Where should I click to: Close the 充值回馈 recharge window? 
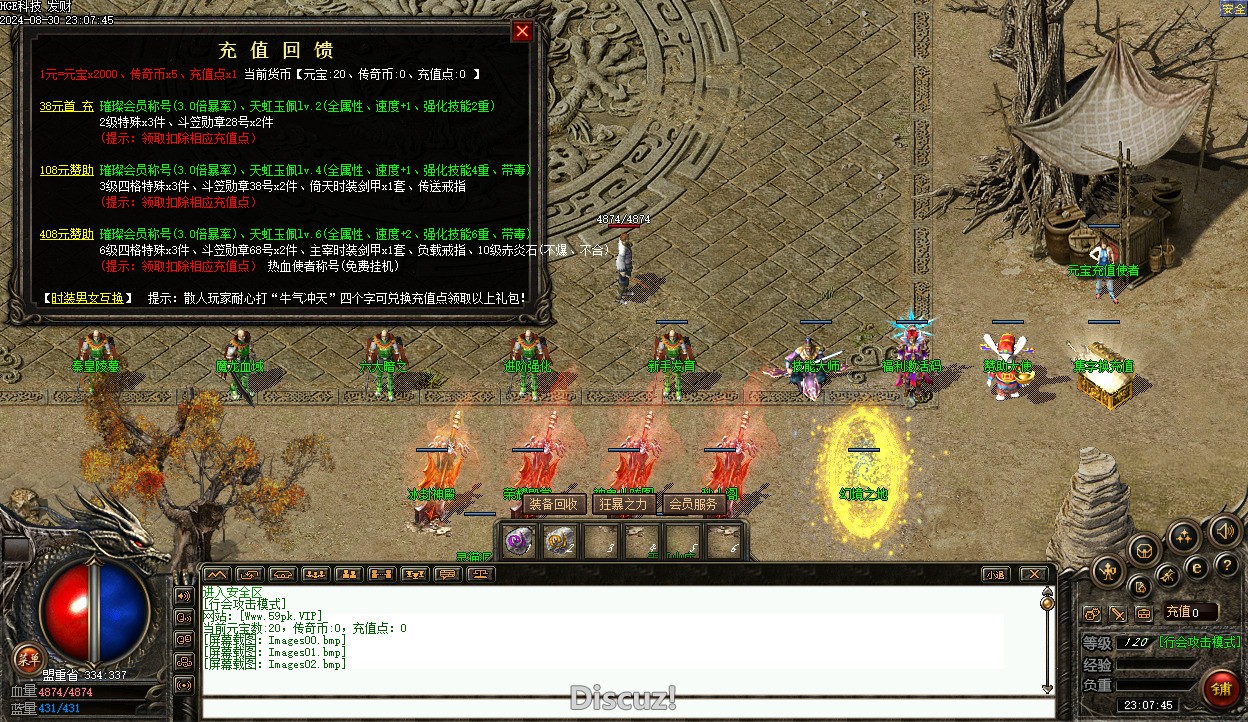click(522, 32)
